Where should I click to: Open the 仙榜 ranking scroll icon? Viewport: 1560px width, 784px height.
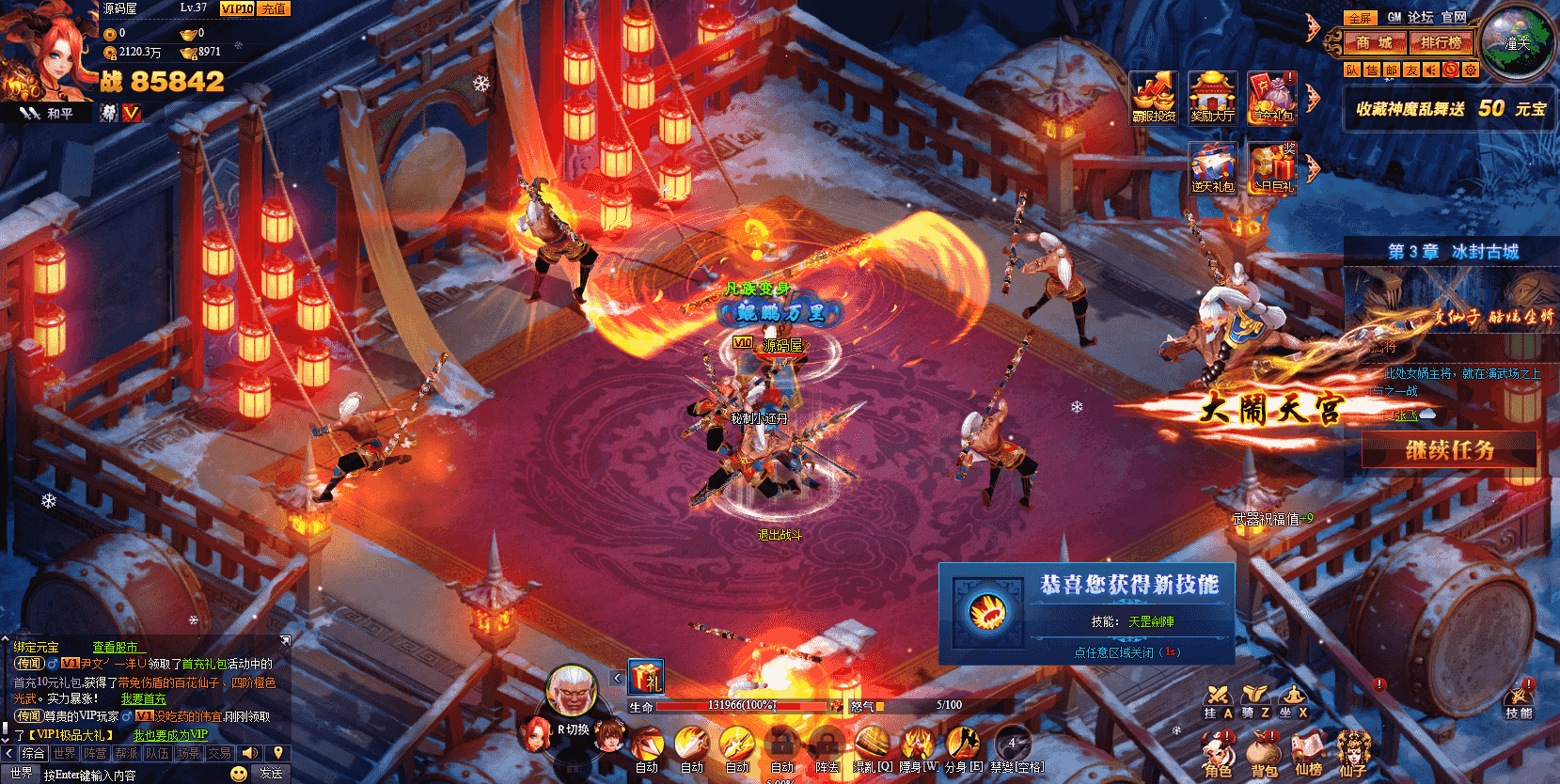1308,750
